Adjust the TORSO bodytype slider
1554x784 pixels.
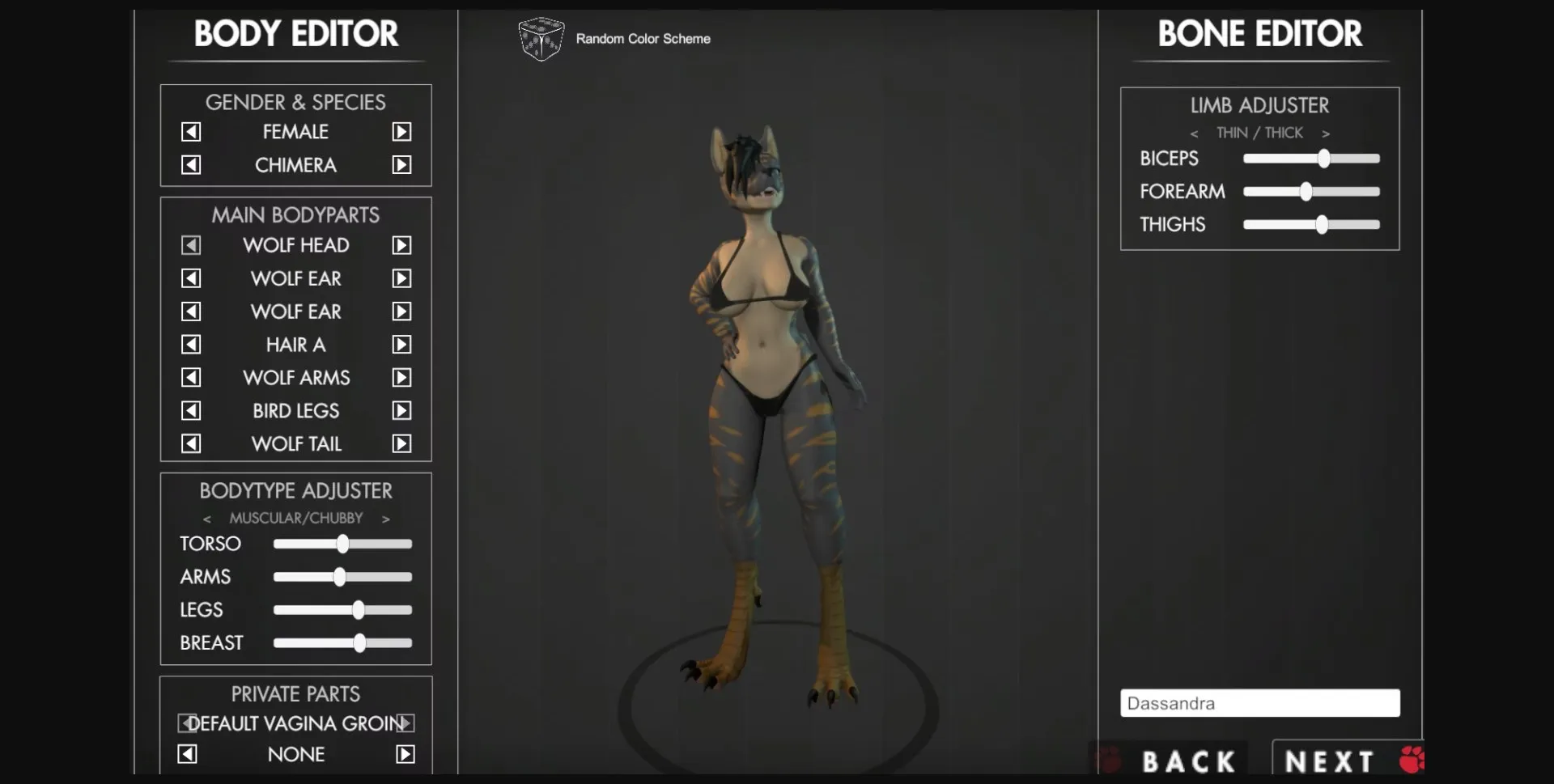342,544
